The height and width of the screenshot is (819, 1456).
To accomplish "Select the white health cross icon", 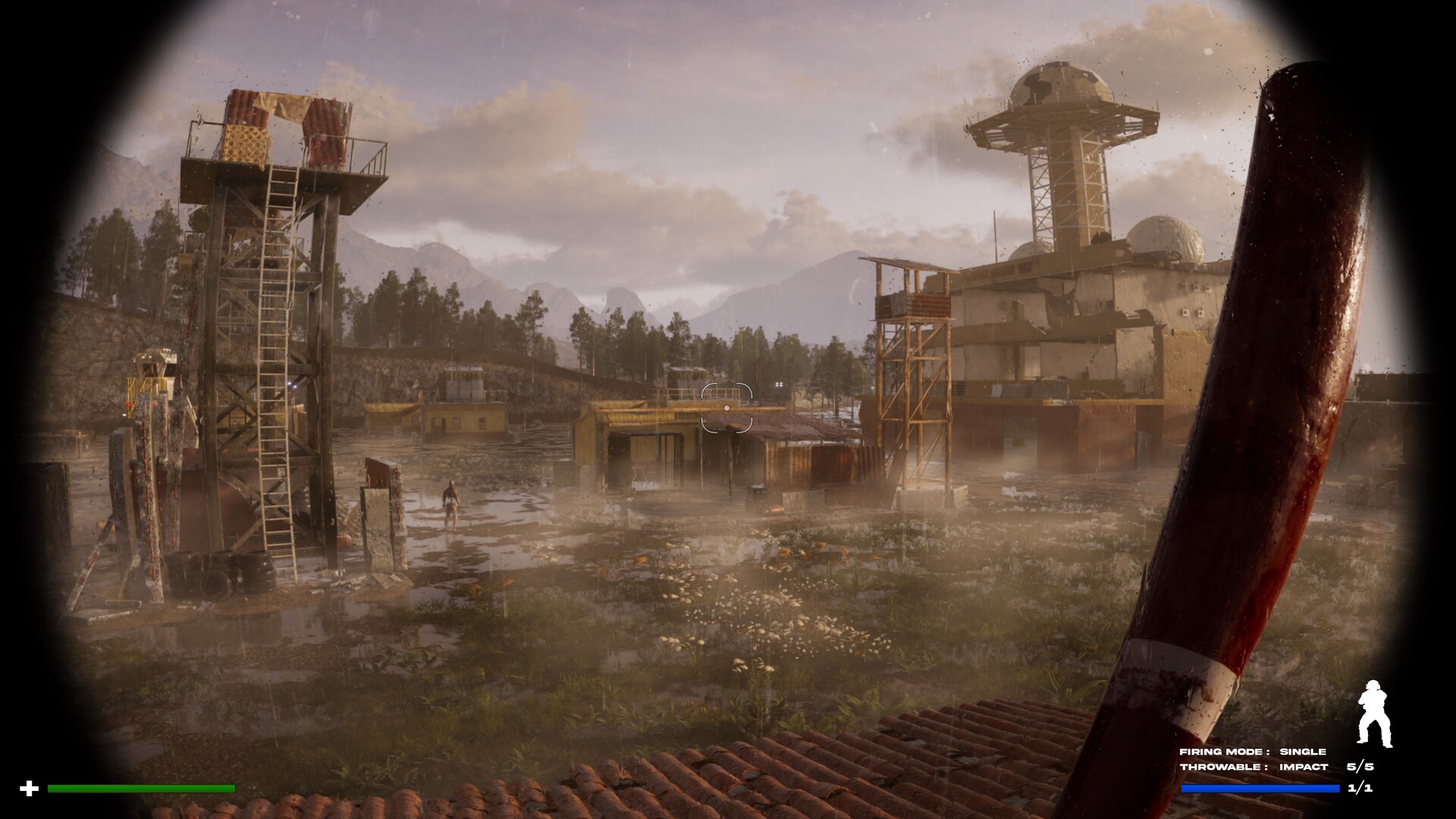I will pyautogui.click(x=29, y=789).
